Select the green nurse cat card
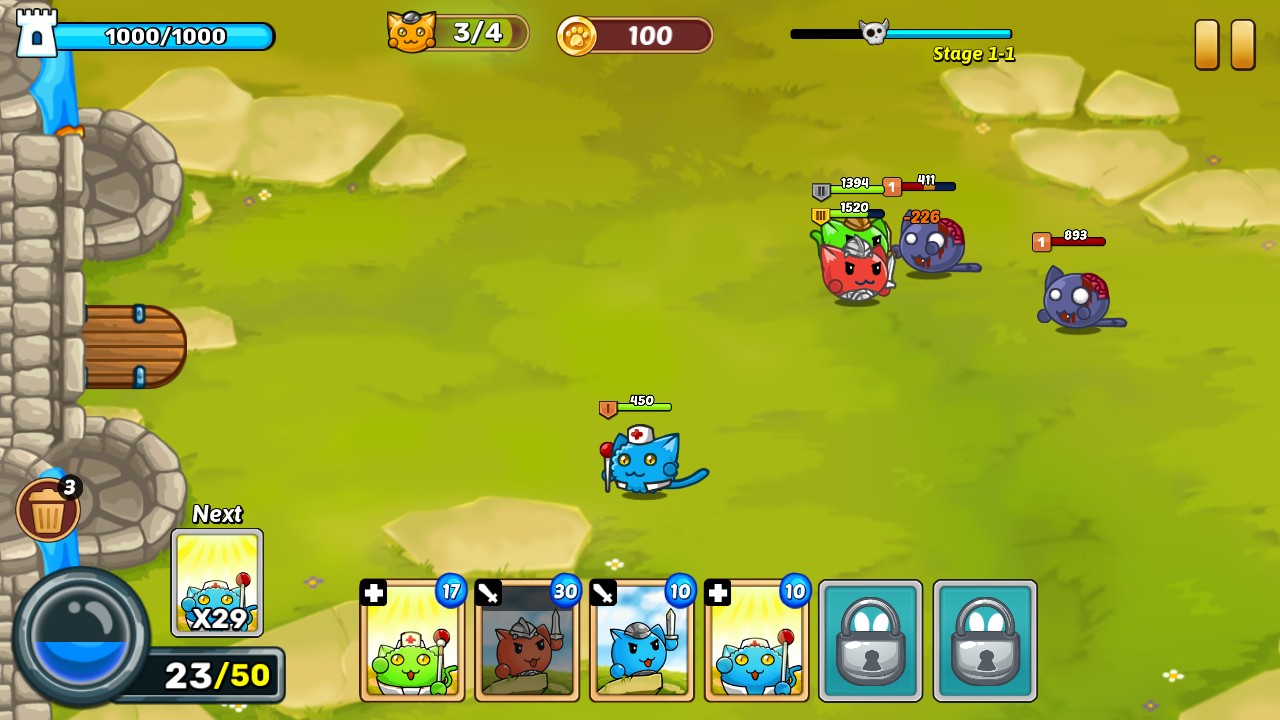Viewport: 1280px width, 720px height. pos(412,640)
